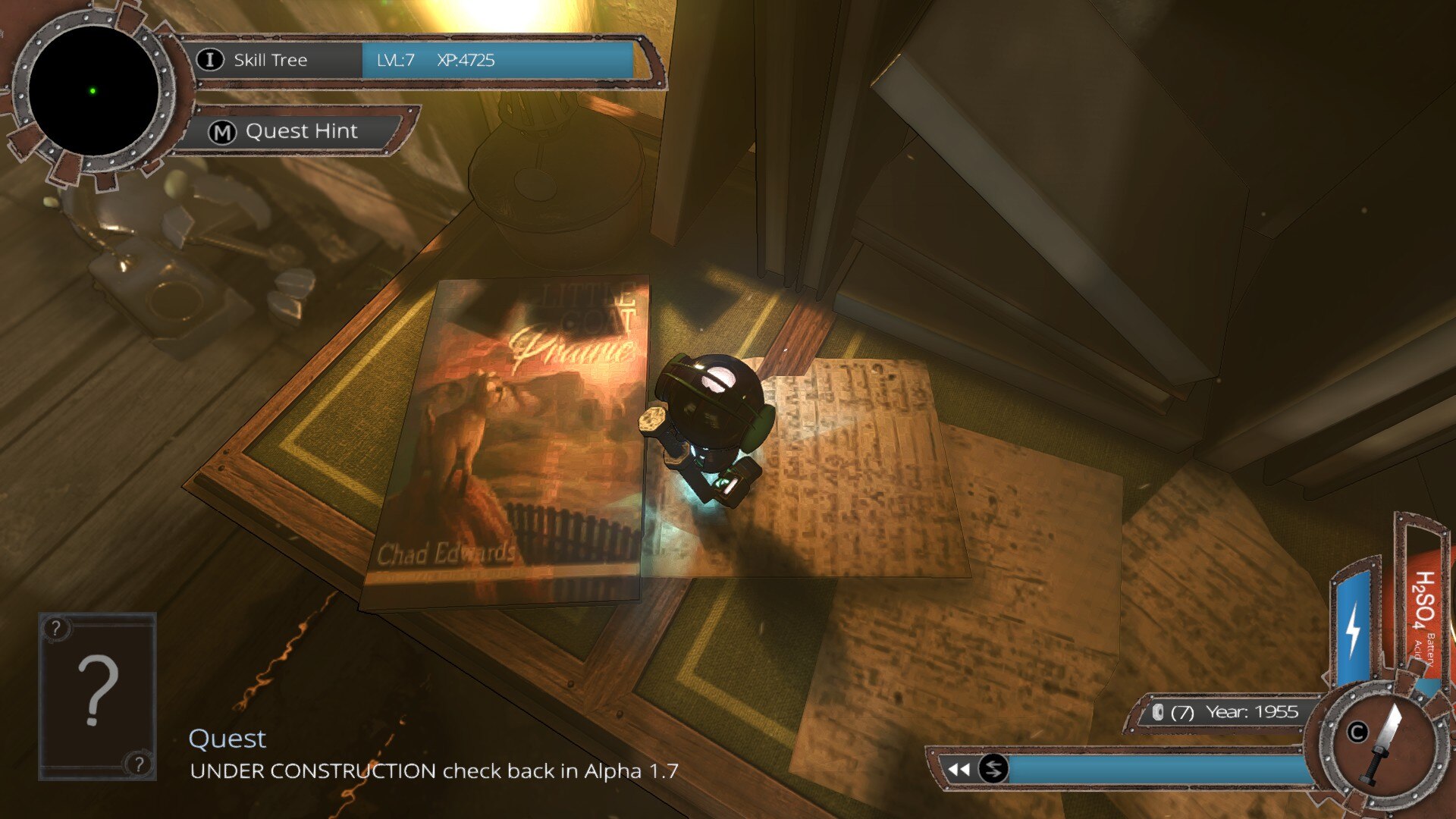Select the question mark quest card
Viewport: 1456px width, 819px height.
pyautogui.click(x=97, y=695)
